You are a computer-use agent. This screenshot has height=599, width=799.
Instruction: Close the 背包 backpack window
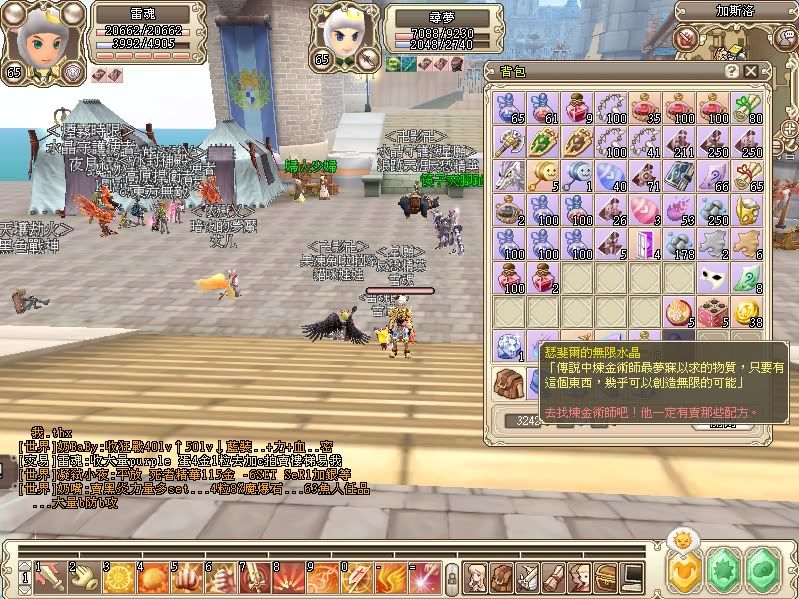coord(750,70)
